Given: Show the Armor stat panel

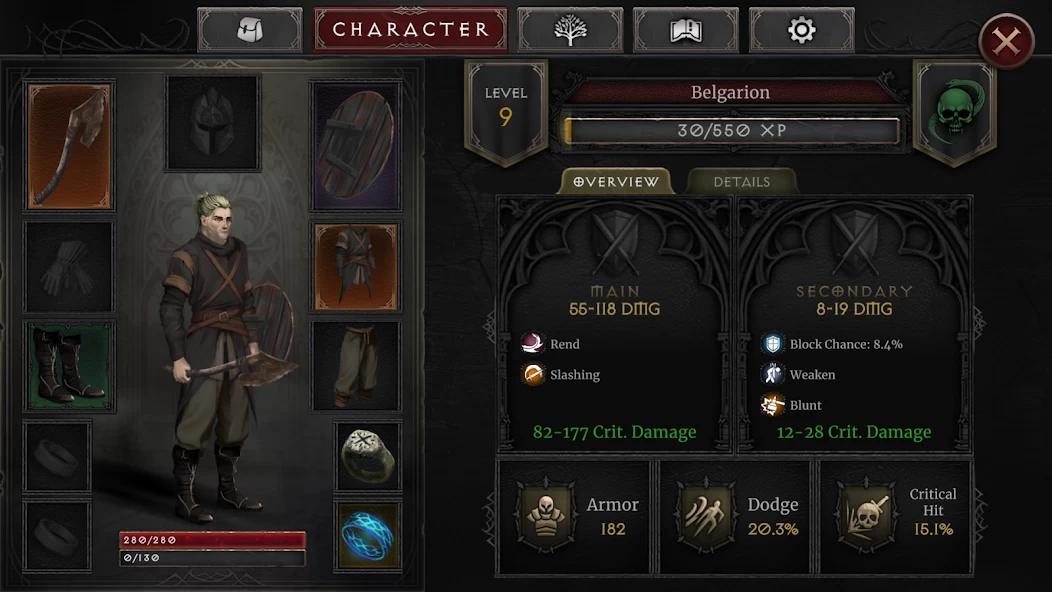Looking at the screenshot, I should pyautogui.click(x=574, y=516).
